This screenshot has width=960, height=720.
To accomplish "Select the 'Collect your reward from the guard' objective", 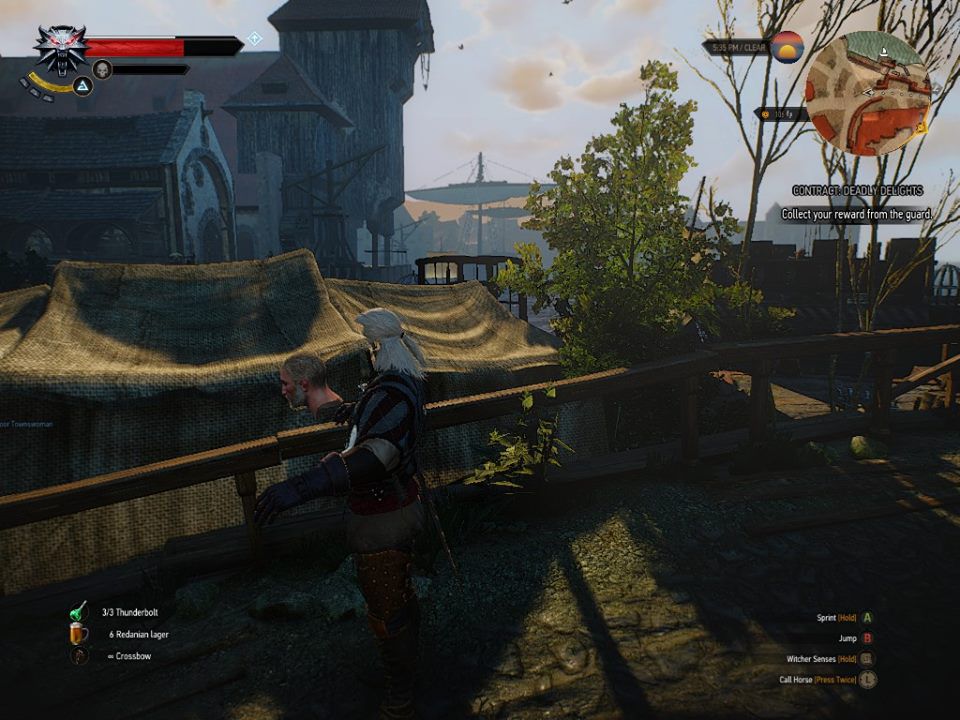I will [856, 214].
